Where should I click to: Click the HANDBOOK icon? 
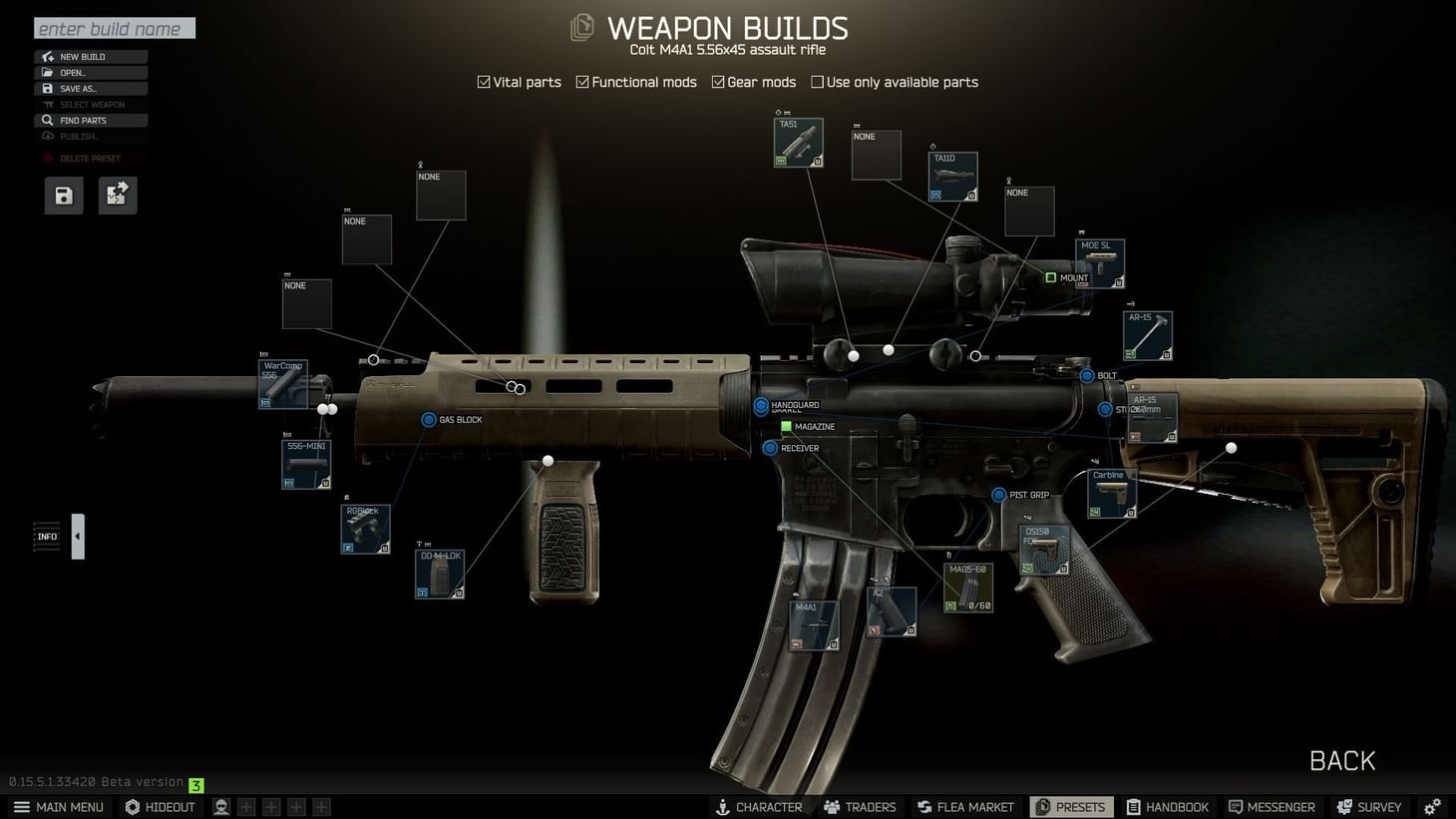1167,806
